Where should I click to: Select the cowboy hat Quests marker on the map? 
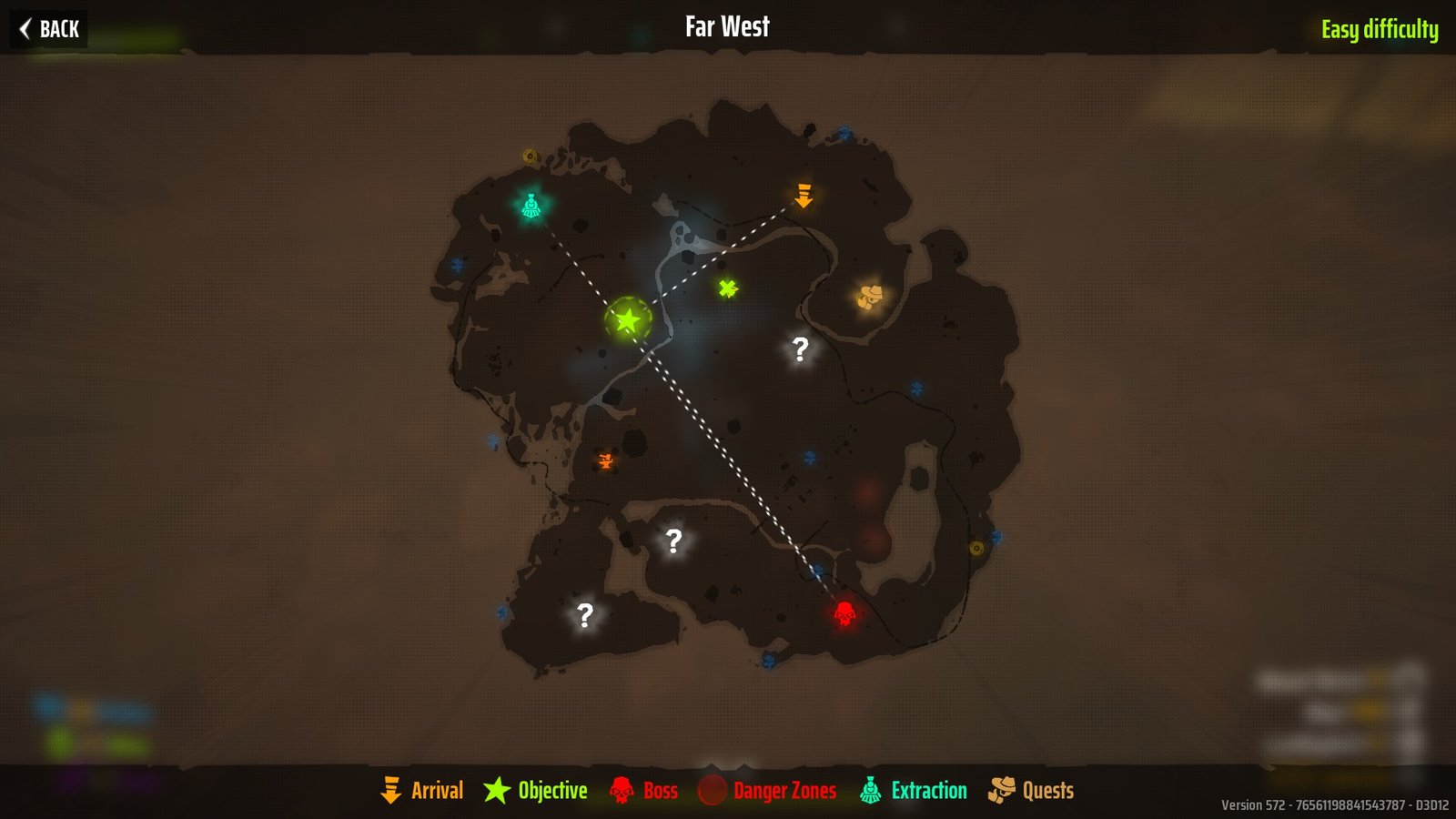869,295
